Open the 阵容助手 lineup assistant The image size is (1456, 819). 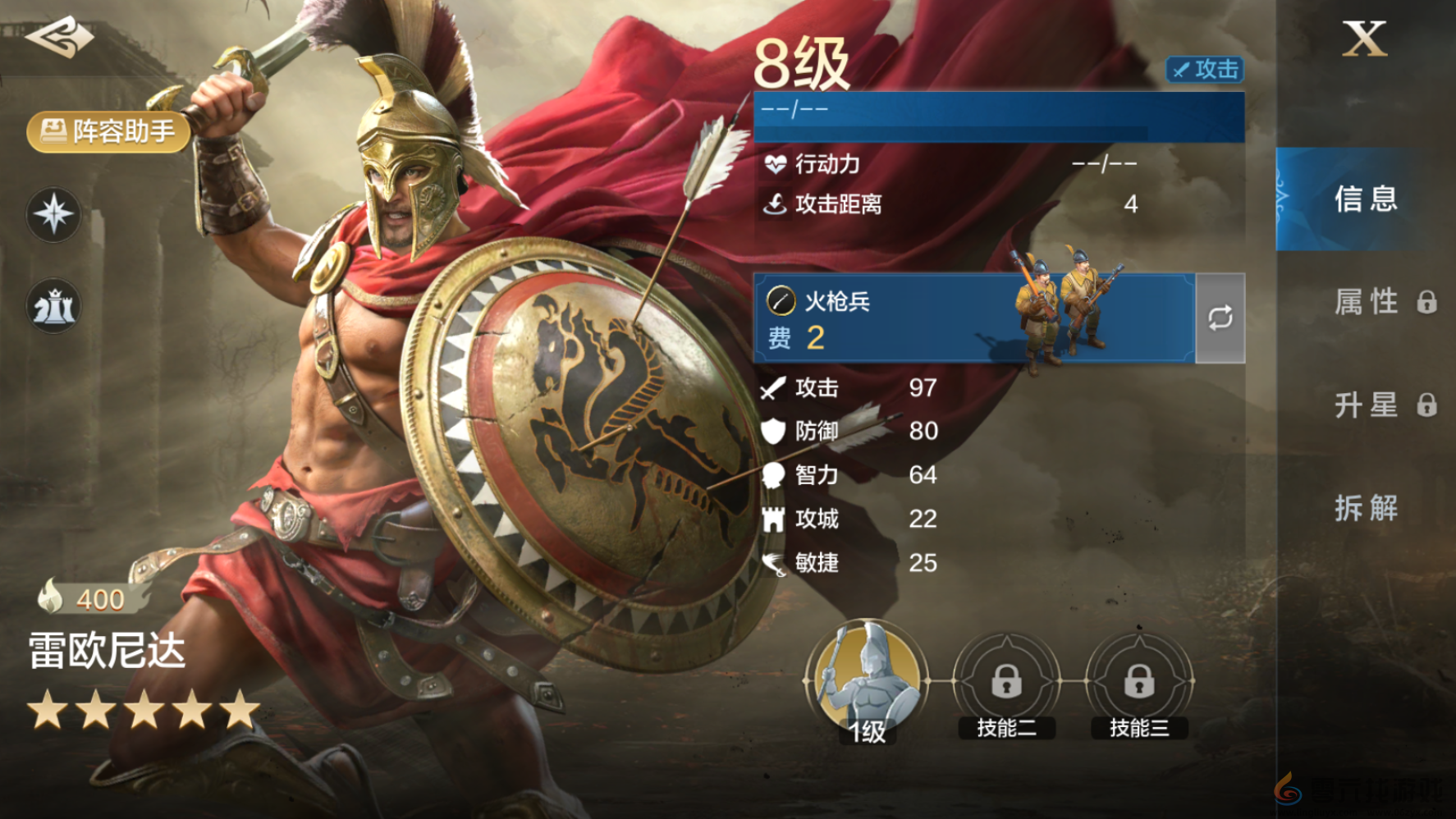tap(109, 131)
